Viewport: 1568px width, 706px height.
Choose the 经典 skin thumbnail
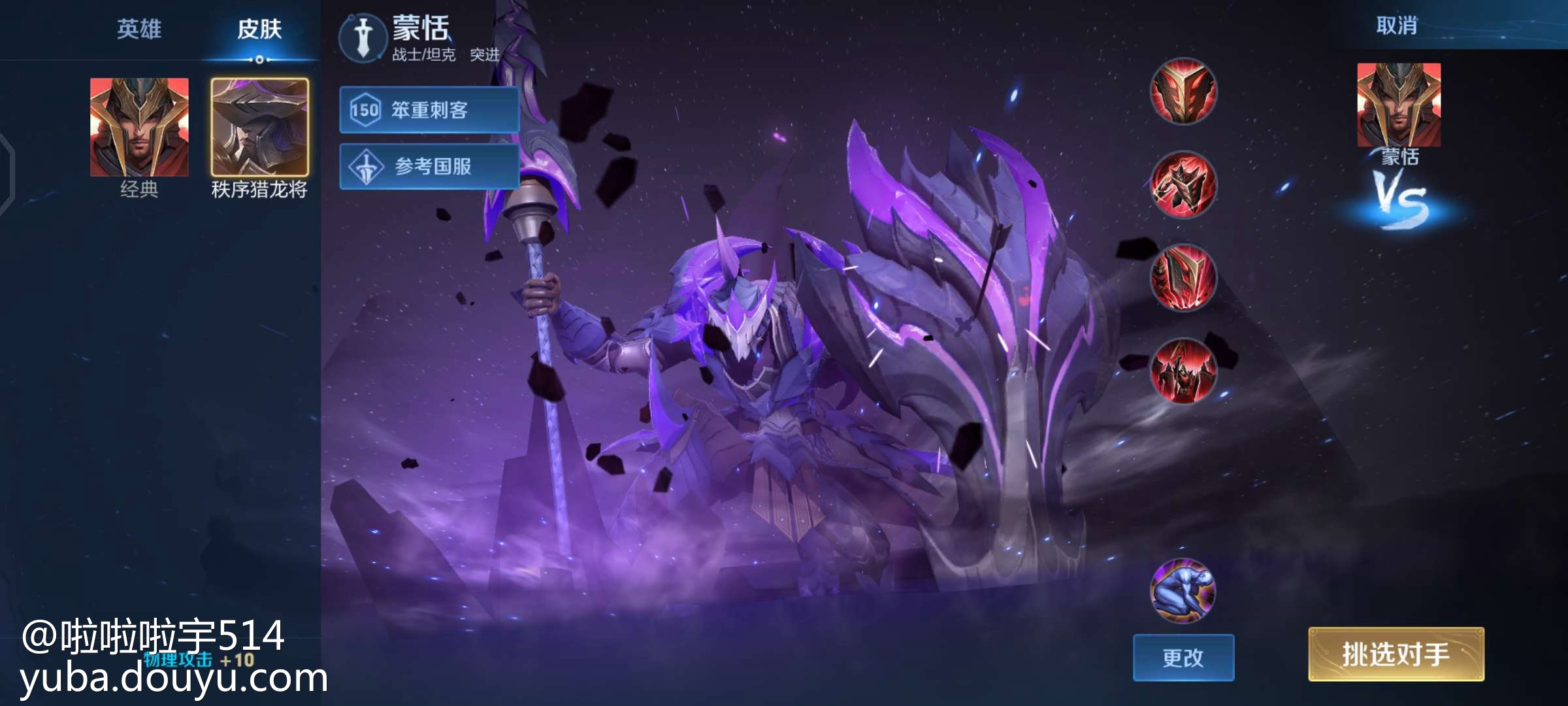pos(139,127)
